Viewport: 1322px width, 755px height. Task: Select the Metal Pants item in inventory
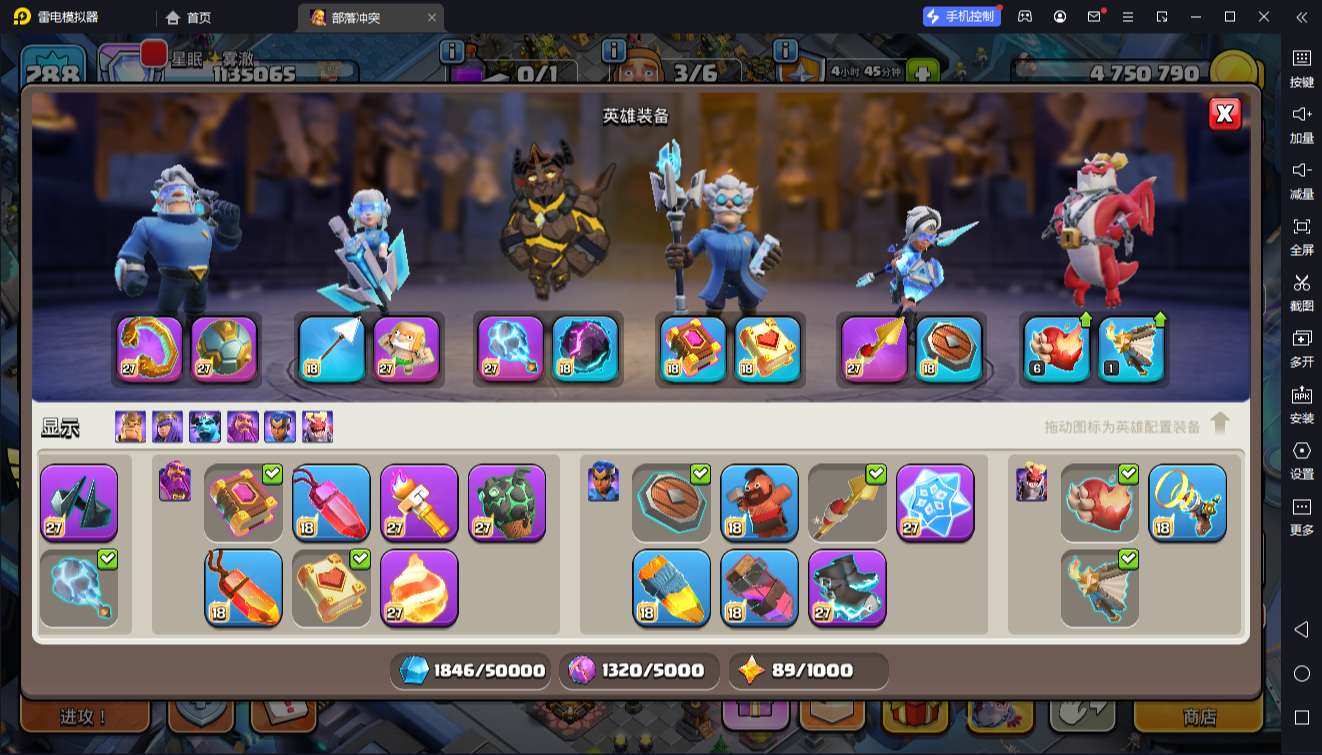coord(79,502)
